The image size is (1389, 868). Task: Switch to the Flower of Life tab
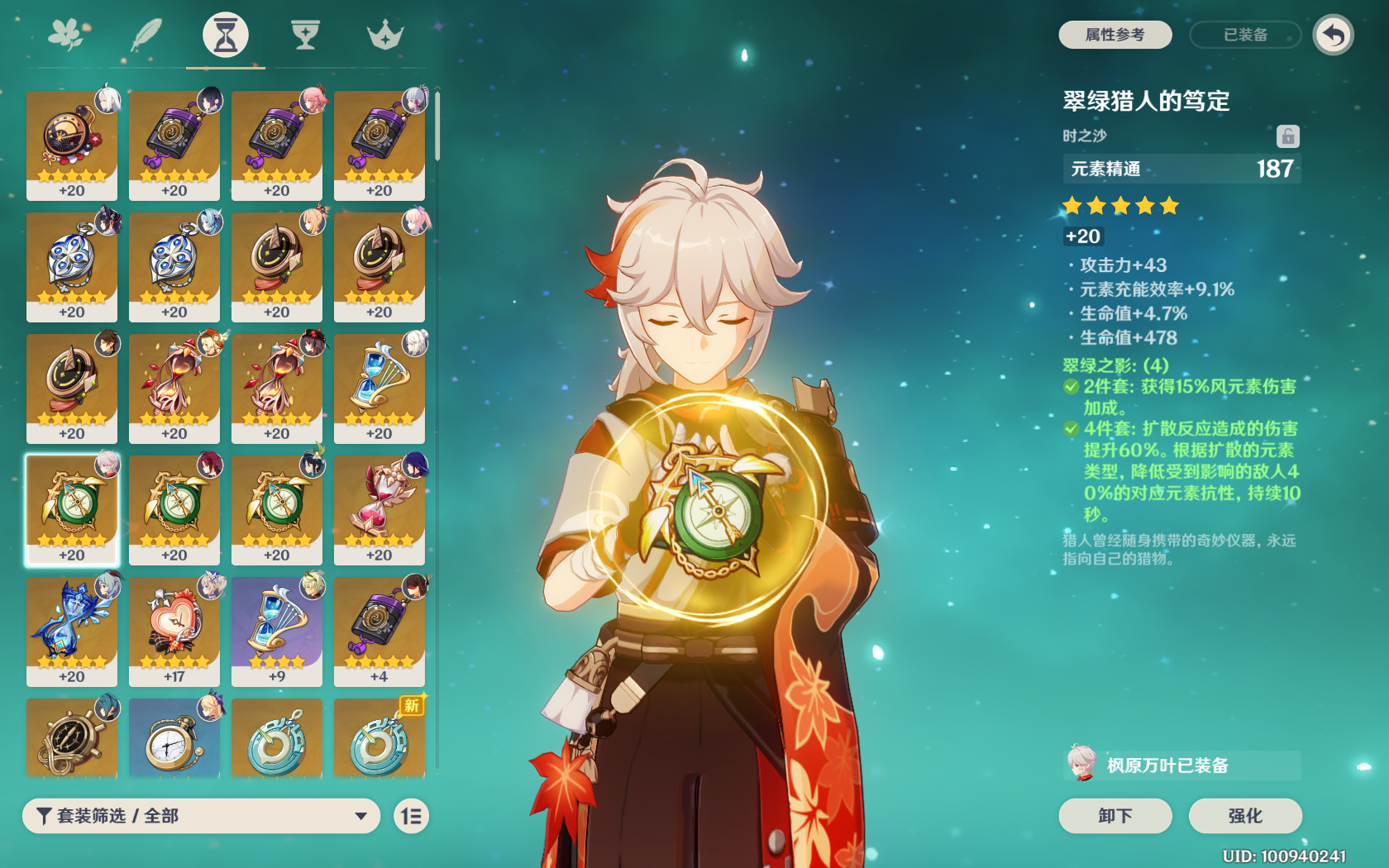coord(68,35)
